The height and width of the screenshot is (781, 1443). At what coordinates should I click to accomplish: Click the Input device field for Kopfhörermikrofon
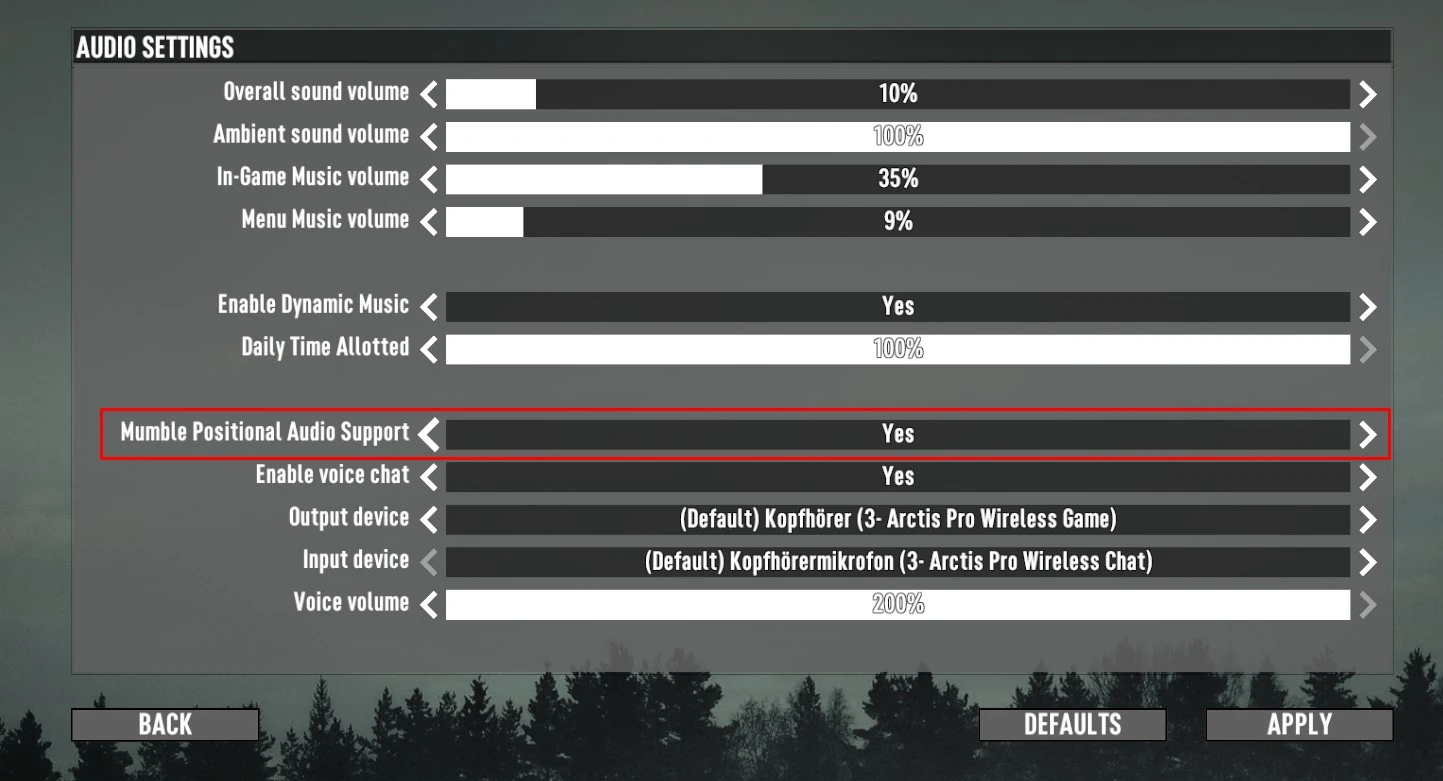(897, 561)
